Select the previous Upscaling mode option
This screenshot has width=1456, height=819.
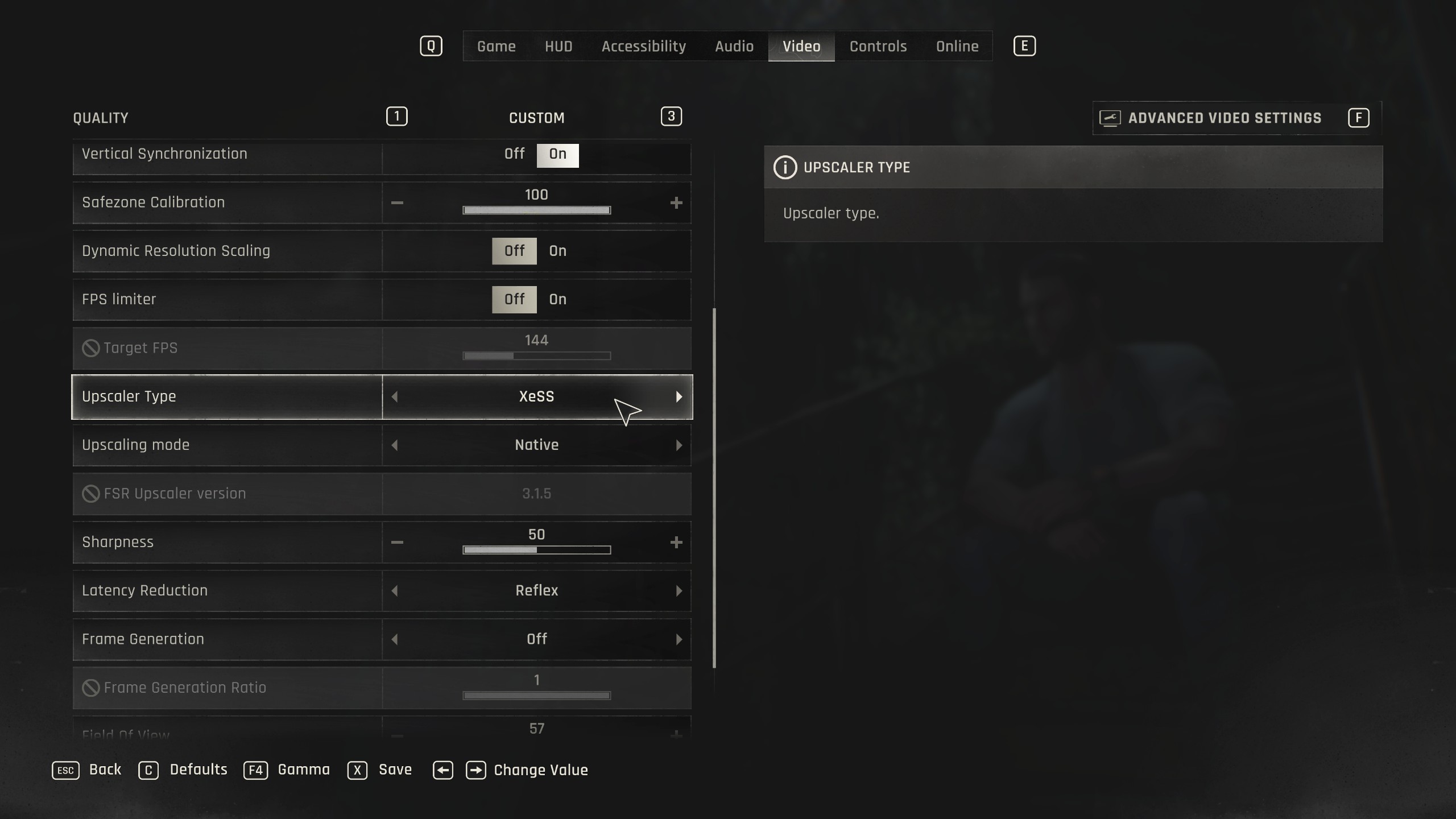click(395, 445)
